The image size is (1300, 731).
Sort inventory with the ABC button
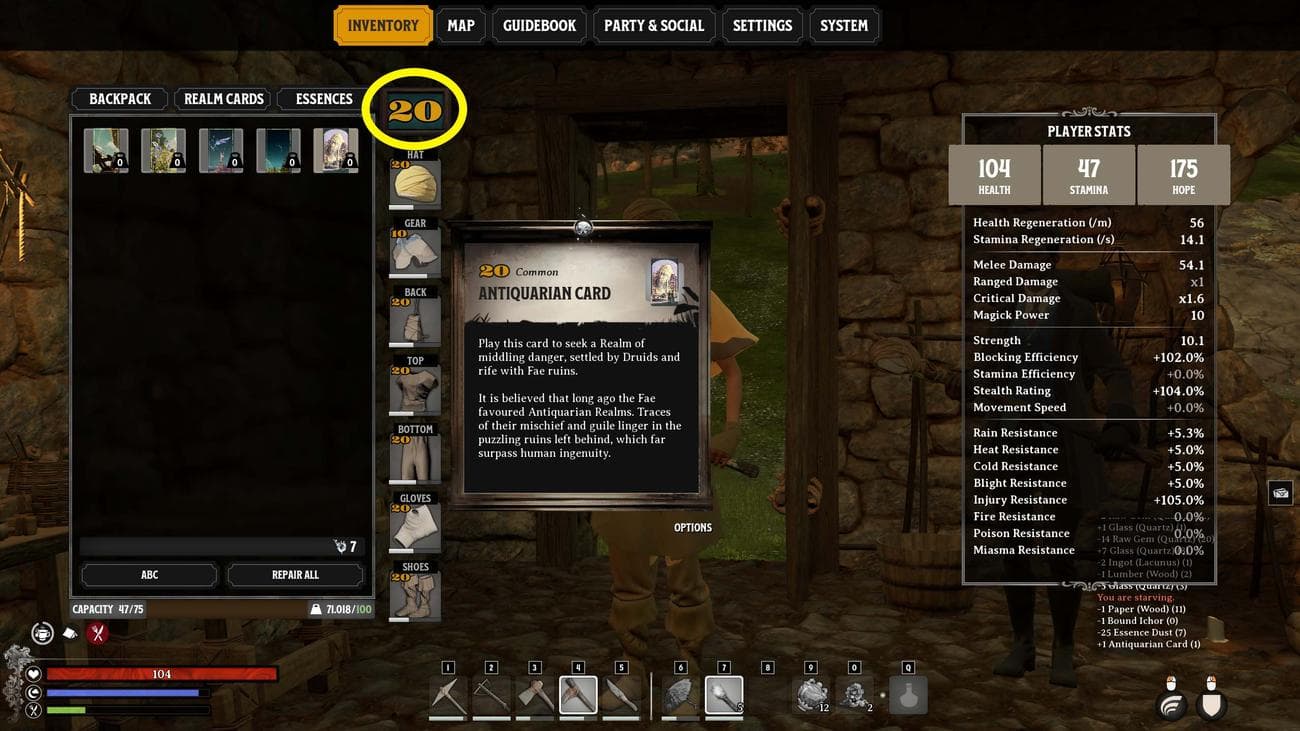pos(149,575)
